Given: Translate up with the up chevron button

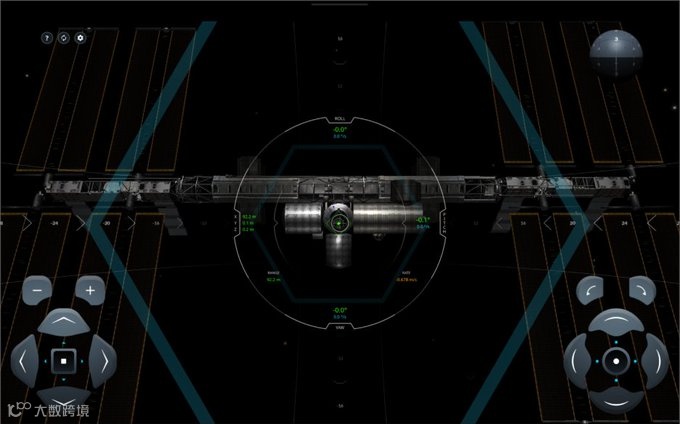Looking at the screenshot, I should [63, 323].
